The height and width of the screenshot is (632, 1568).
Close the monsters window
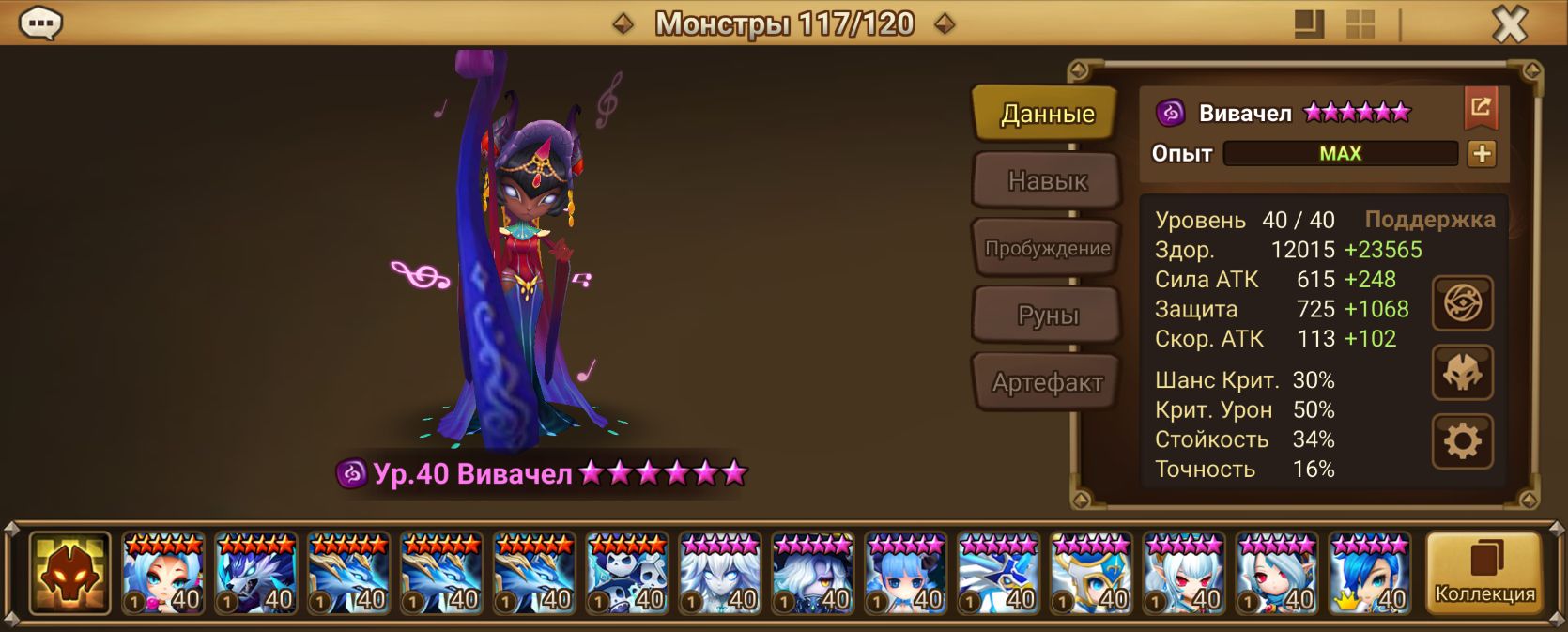(1510, 23)
